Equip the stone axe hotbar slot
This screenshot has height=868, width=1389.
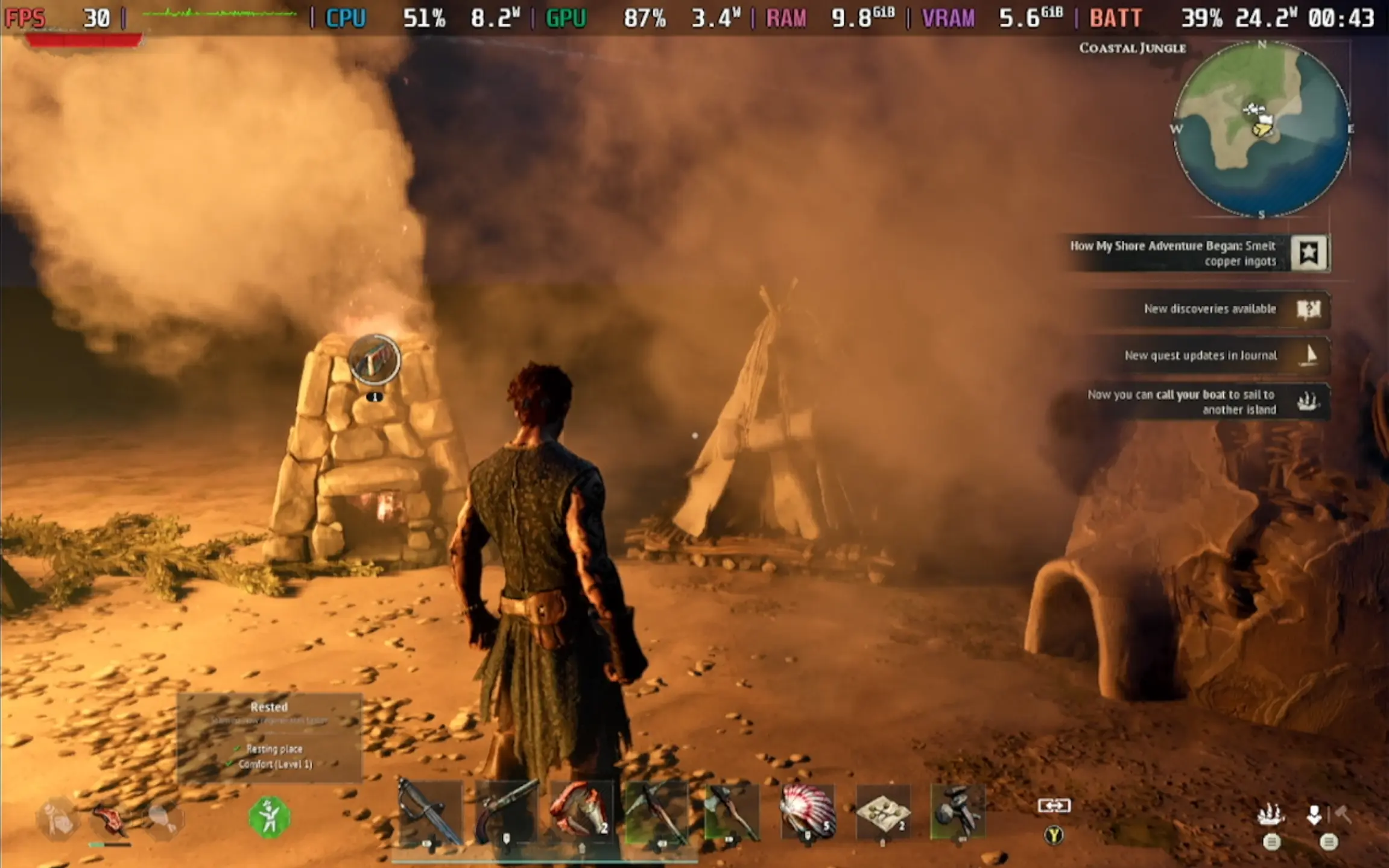coord(732,811)
